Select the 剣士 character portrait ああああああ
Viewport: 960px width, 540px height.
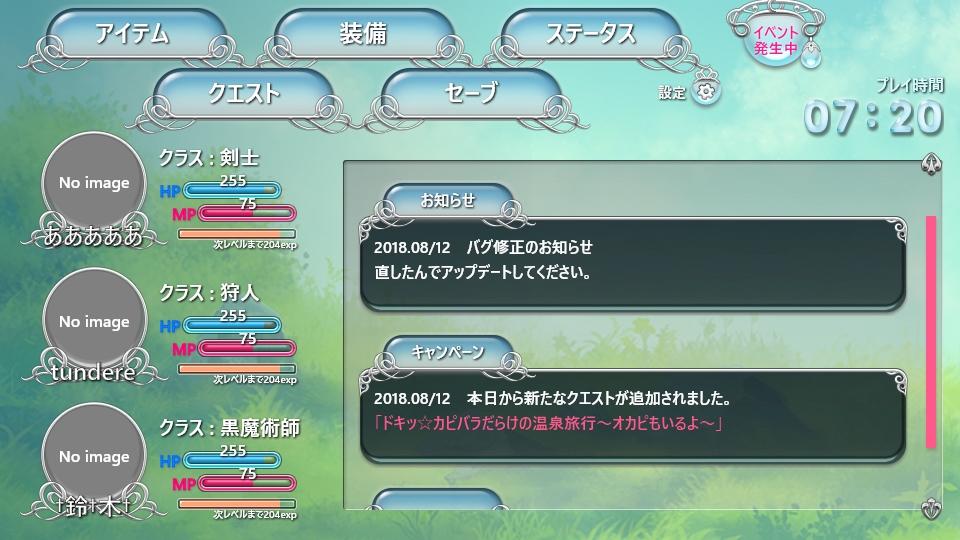tap(94, 184)
